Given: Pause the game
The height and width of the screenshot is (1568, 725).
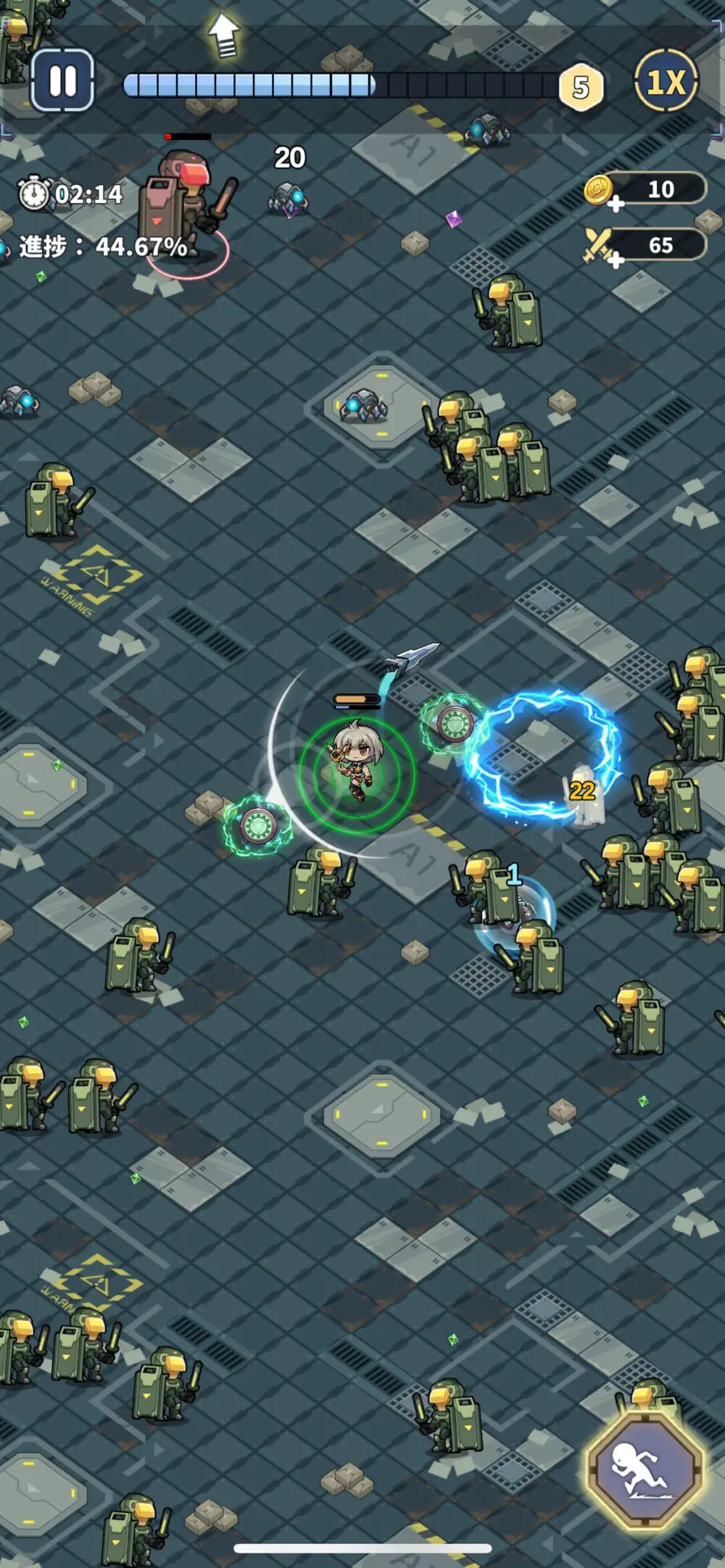Looking at the screenshot, I should [62, 81].
